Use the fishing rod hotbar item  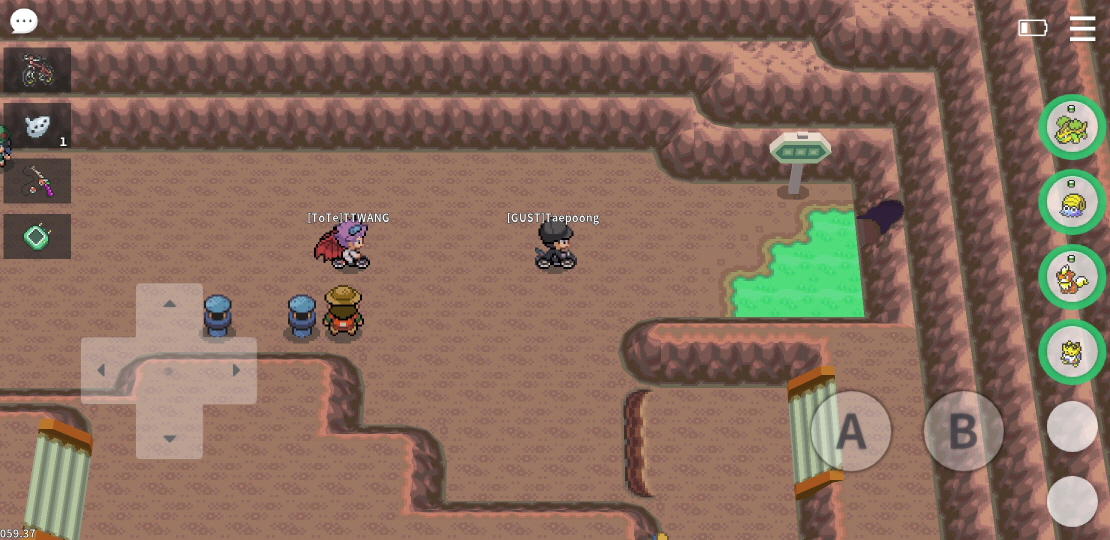click(37, 181)
